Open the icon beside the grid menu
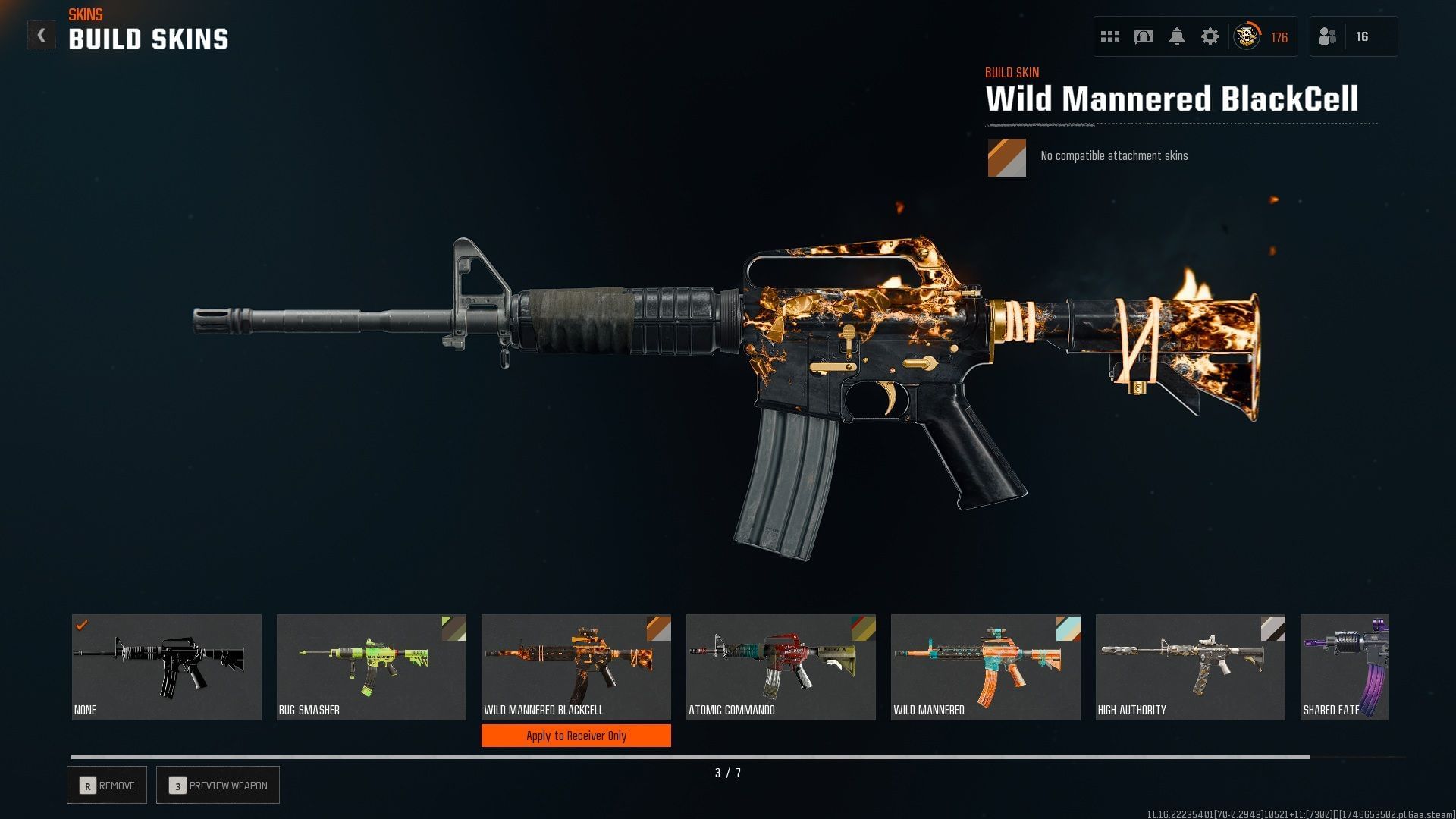The image size is (1456, 819). tap(1144, 36)
